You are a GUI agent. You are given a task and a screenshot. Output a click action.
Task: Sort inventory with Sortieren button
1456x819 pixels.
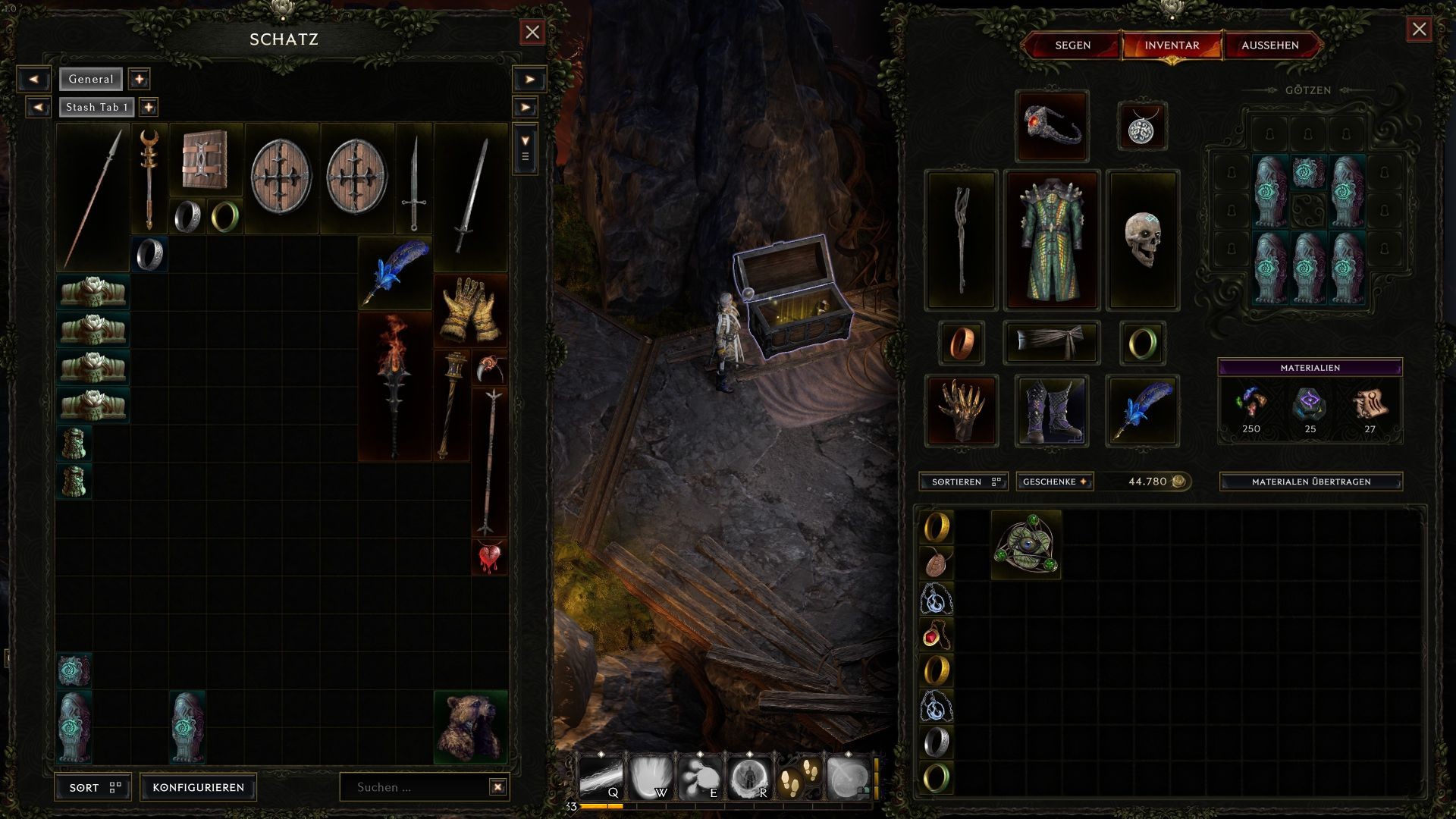(963, 482)
